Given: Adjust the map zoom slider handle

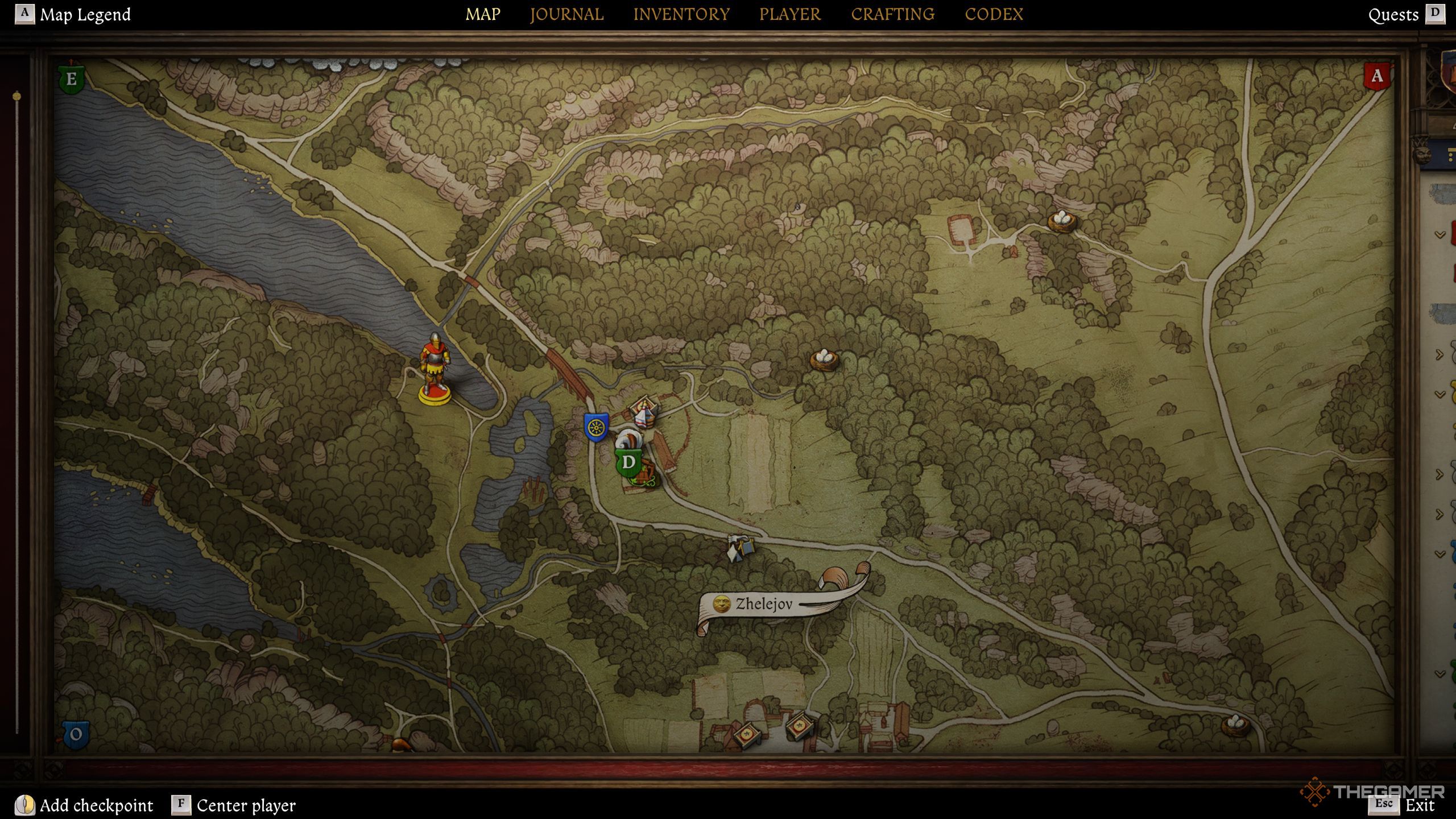Looking at the screenshot, I should [x=17, y=96].
